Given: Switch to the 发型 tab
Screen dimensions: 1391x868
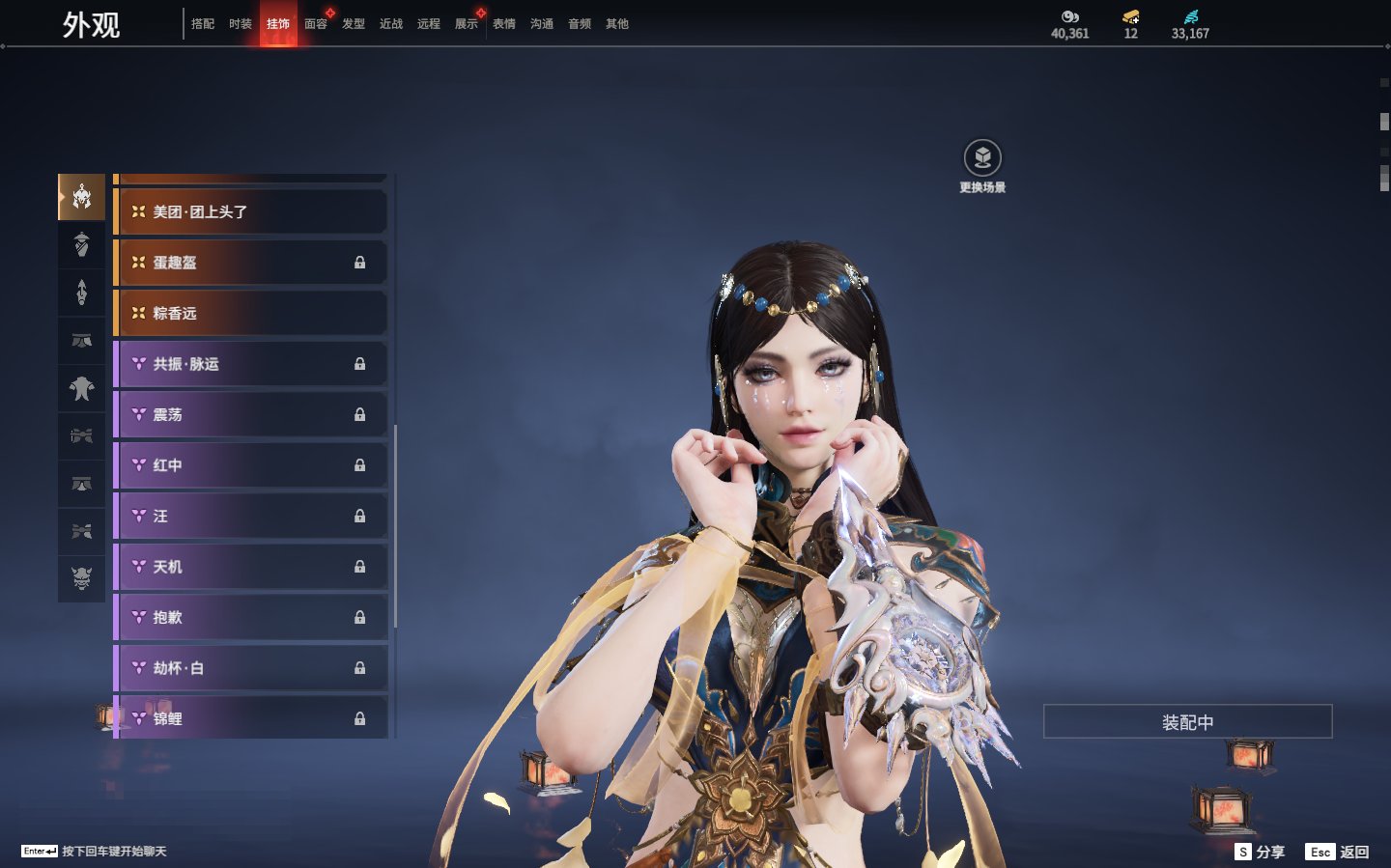Looking at the screenshot, I should pos(354,24).
